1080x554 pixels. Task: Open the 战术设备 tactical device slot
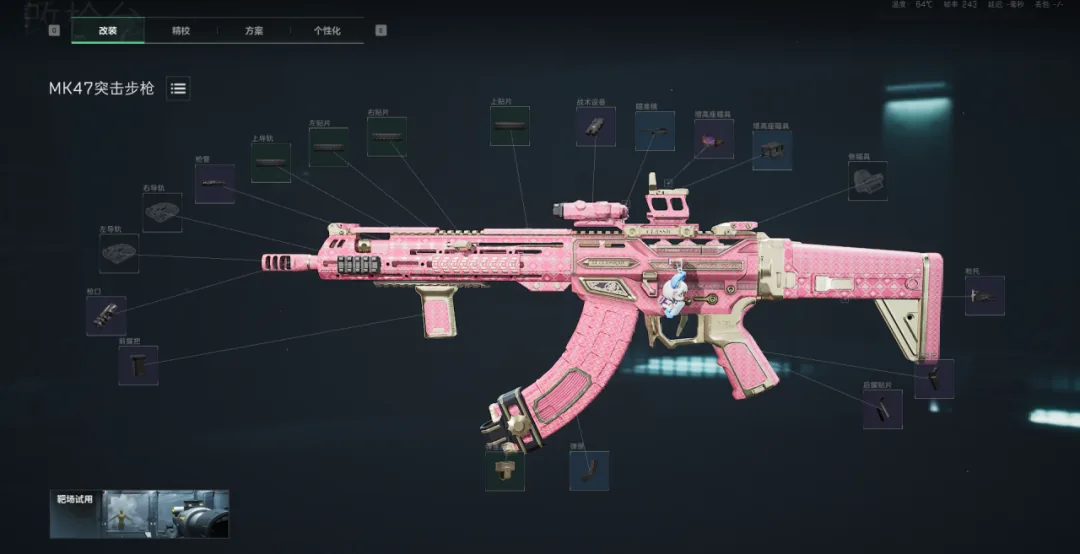coord(595,127)
